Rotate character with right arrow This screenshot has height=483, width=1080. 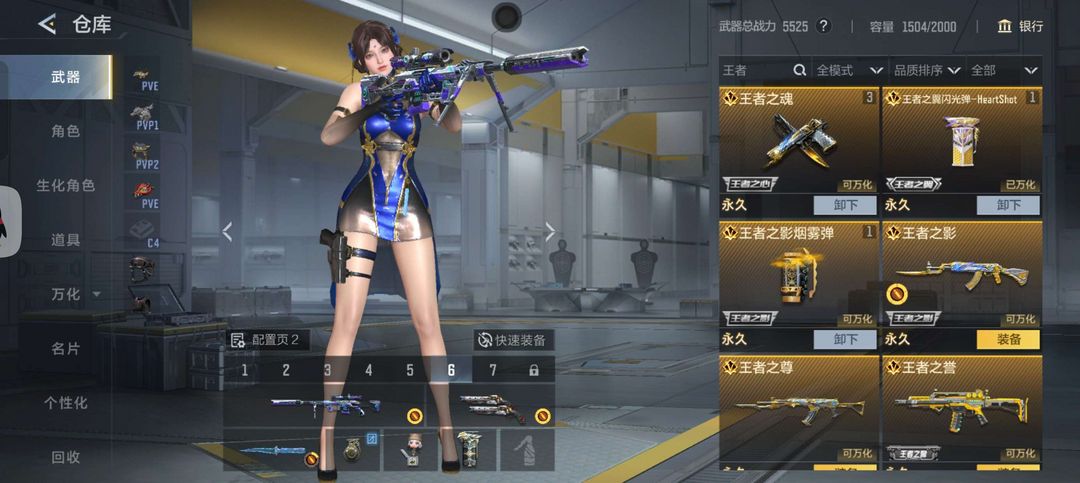[x=550, y=232]
